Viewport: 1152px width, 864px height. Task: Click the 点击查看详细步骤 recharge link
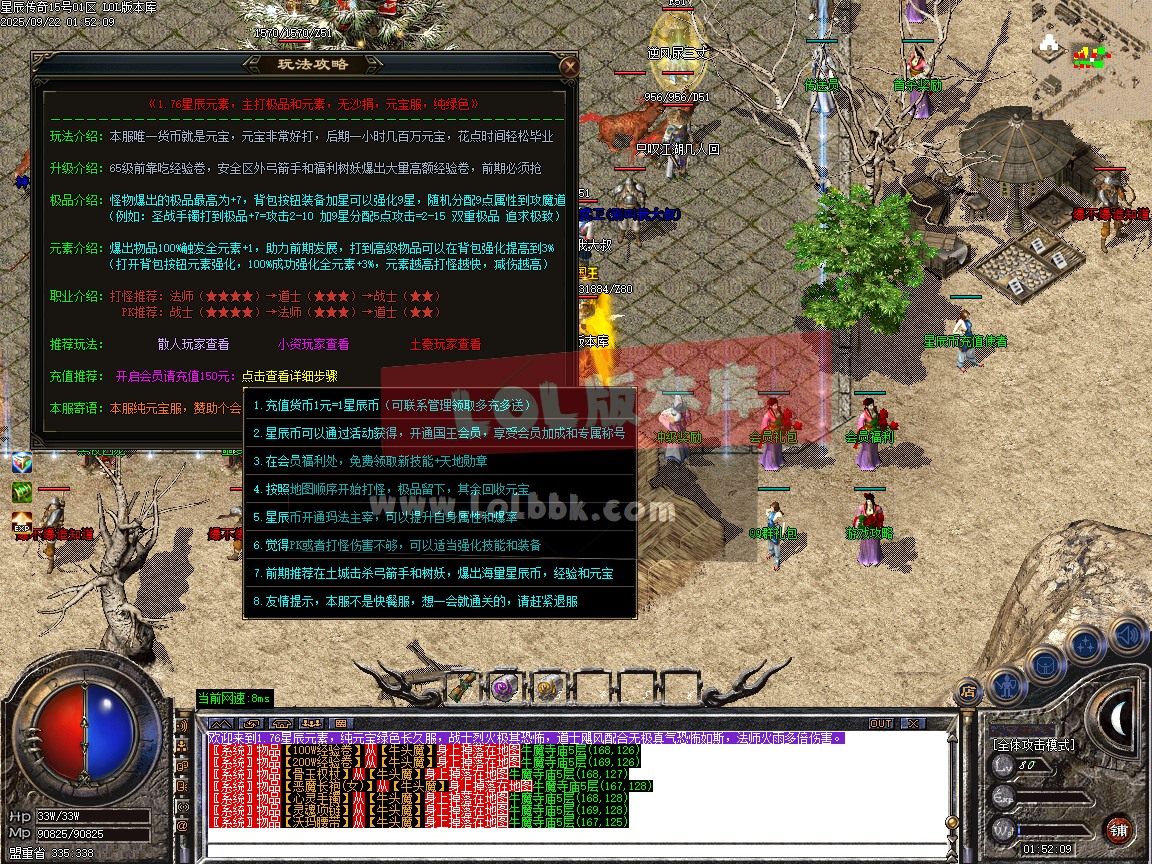coord(290,377)
